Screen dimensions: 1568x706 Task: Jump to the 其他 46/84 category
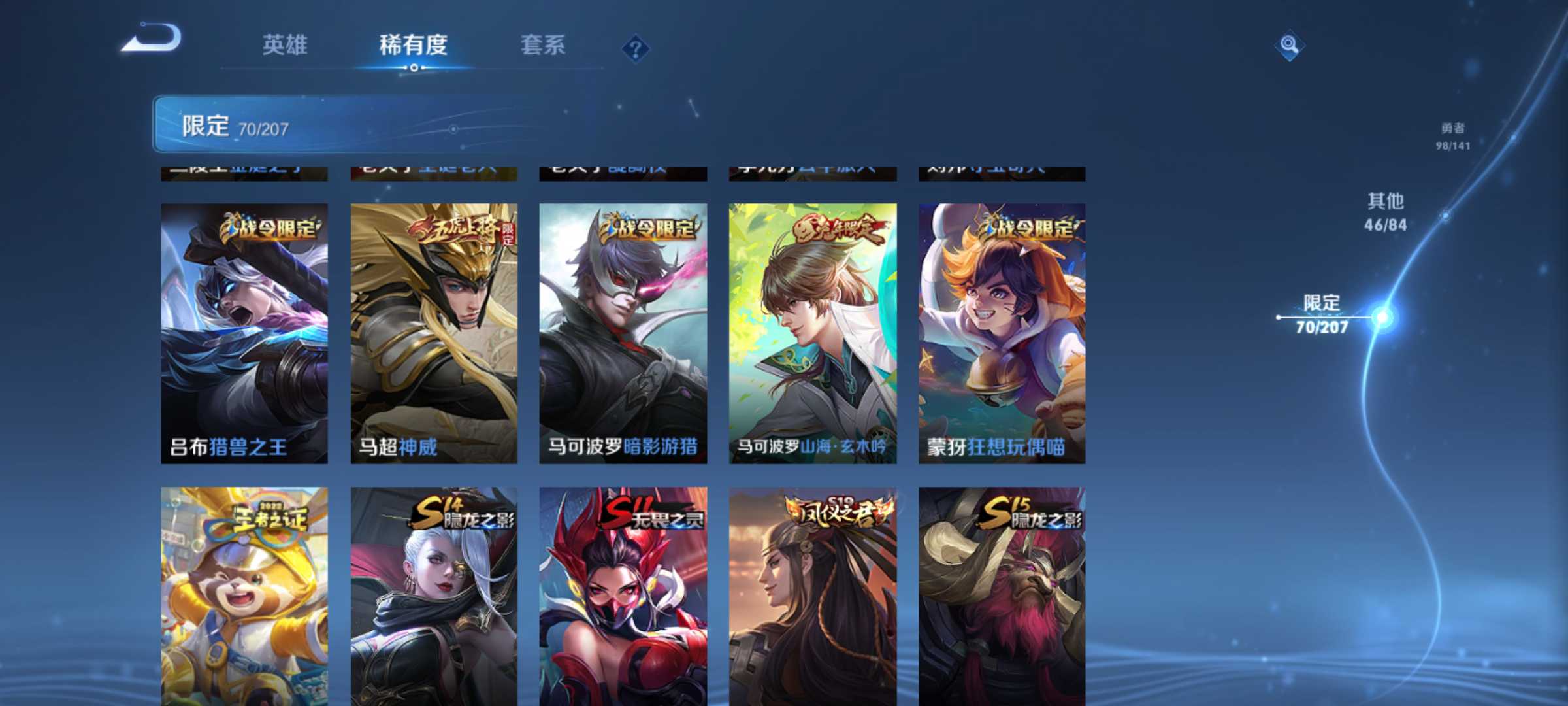click(x=1386, y=212)
